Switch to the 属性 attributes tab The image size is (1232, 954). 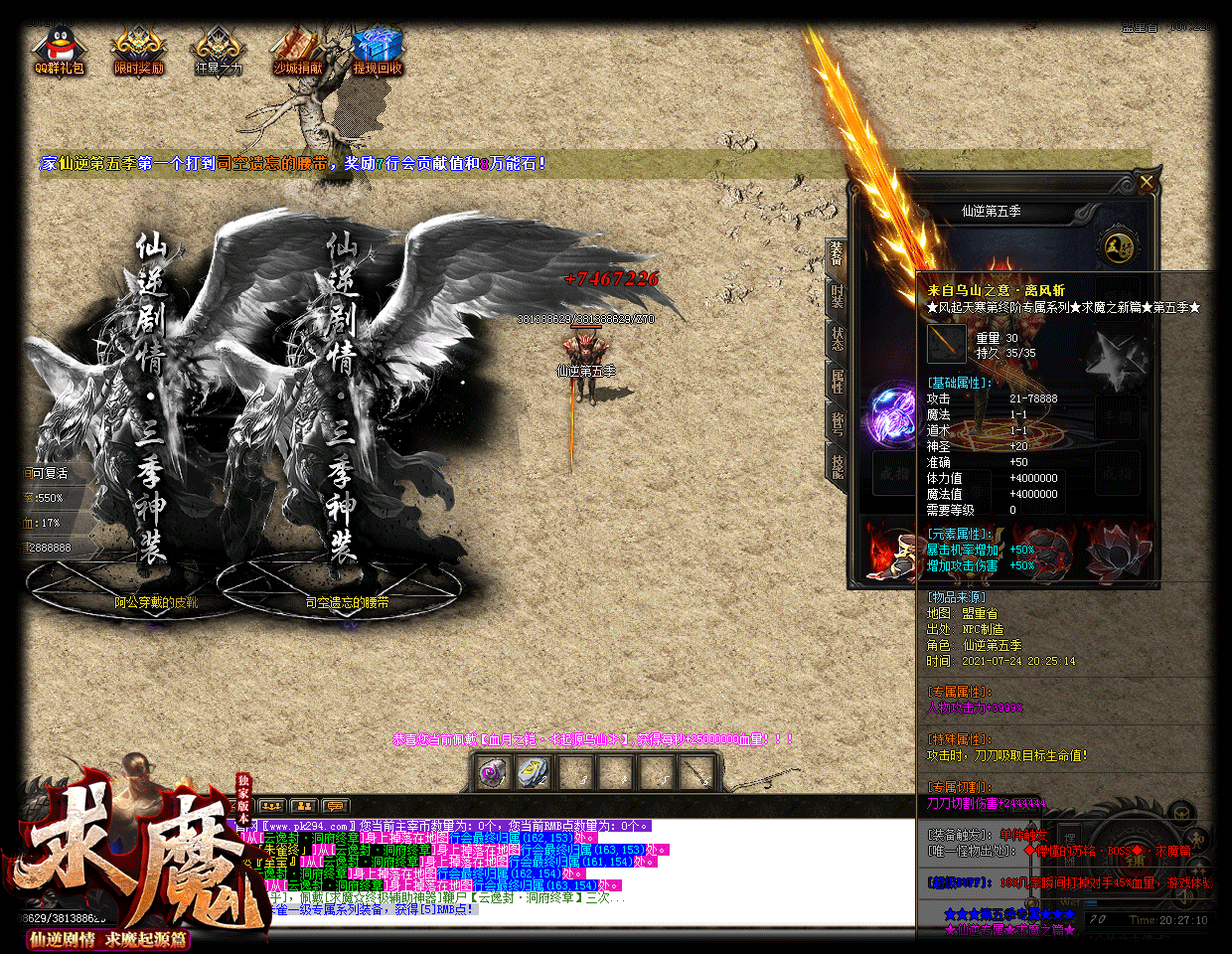pyautogui.click(x=837, y=381)
